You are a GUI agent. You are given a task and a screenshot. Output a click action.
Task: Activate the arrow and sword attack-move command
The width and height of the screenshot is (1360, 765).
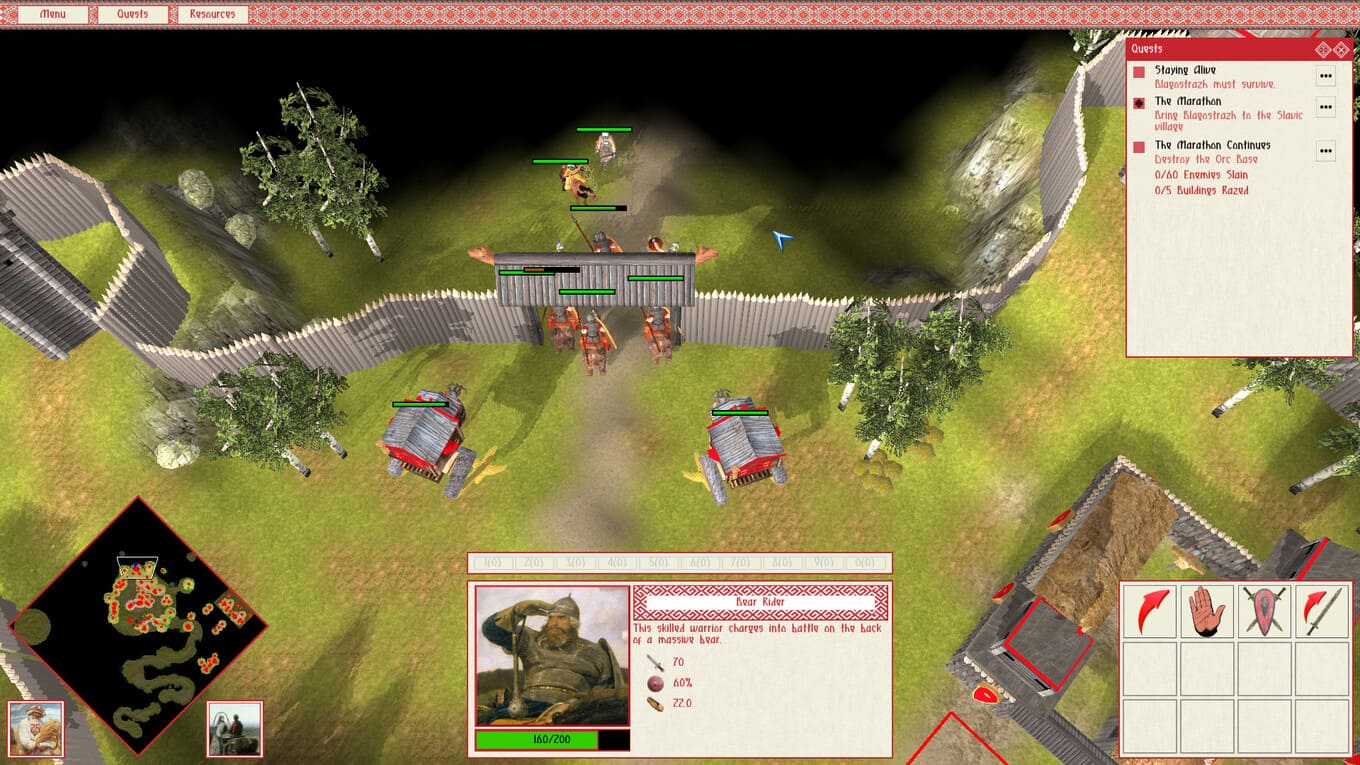[x=1321, y=611]
